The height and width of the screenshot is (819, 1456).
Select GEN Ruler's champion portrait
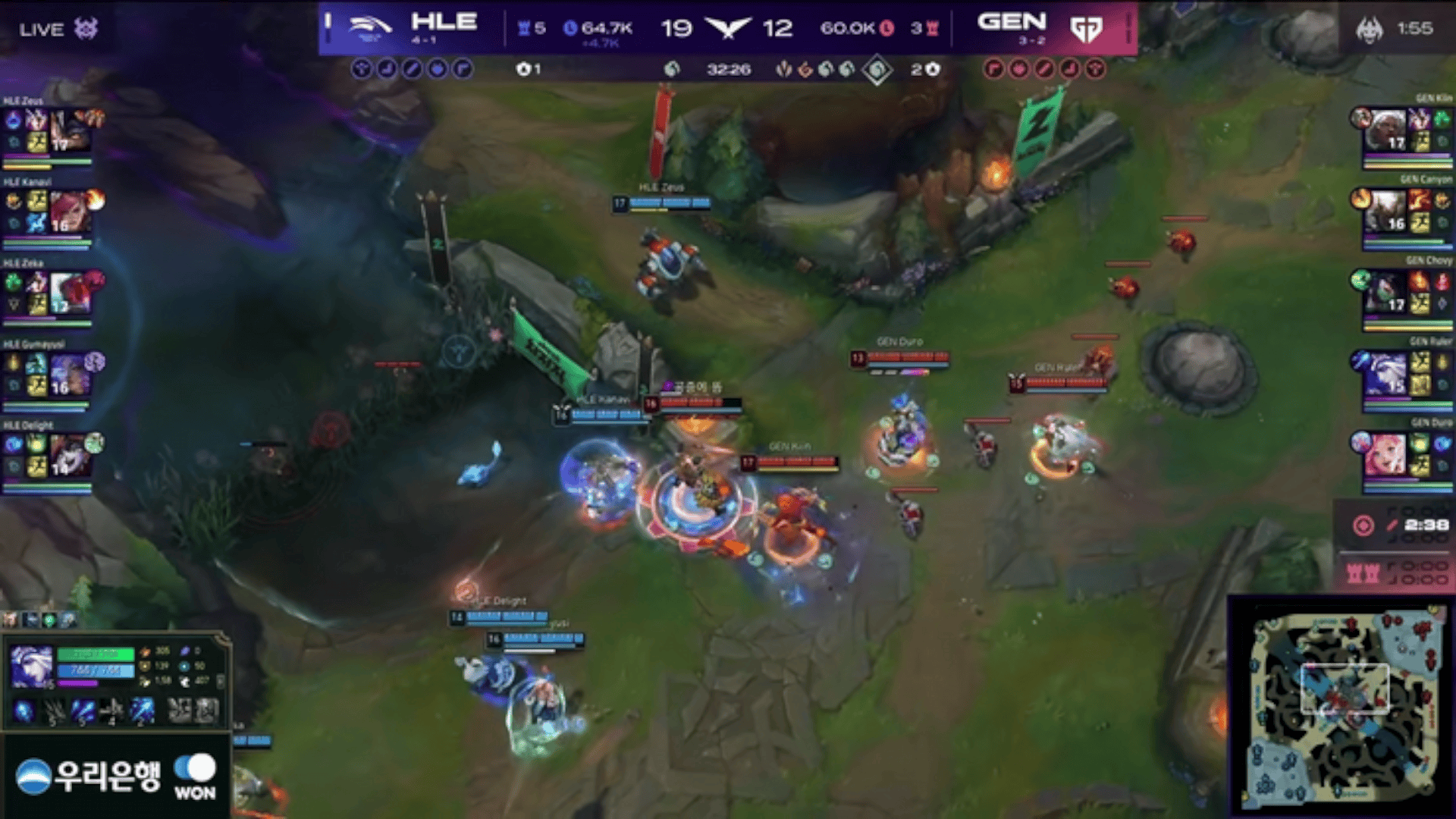pos(1386,373)
